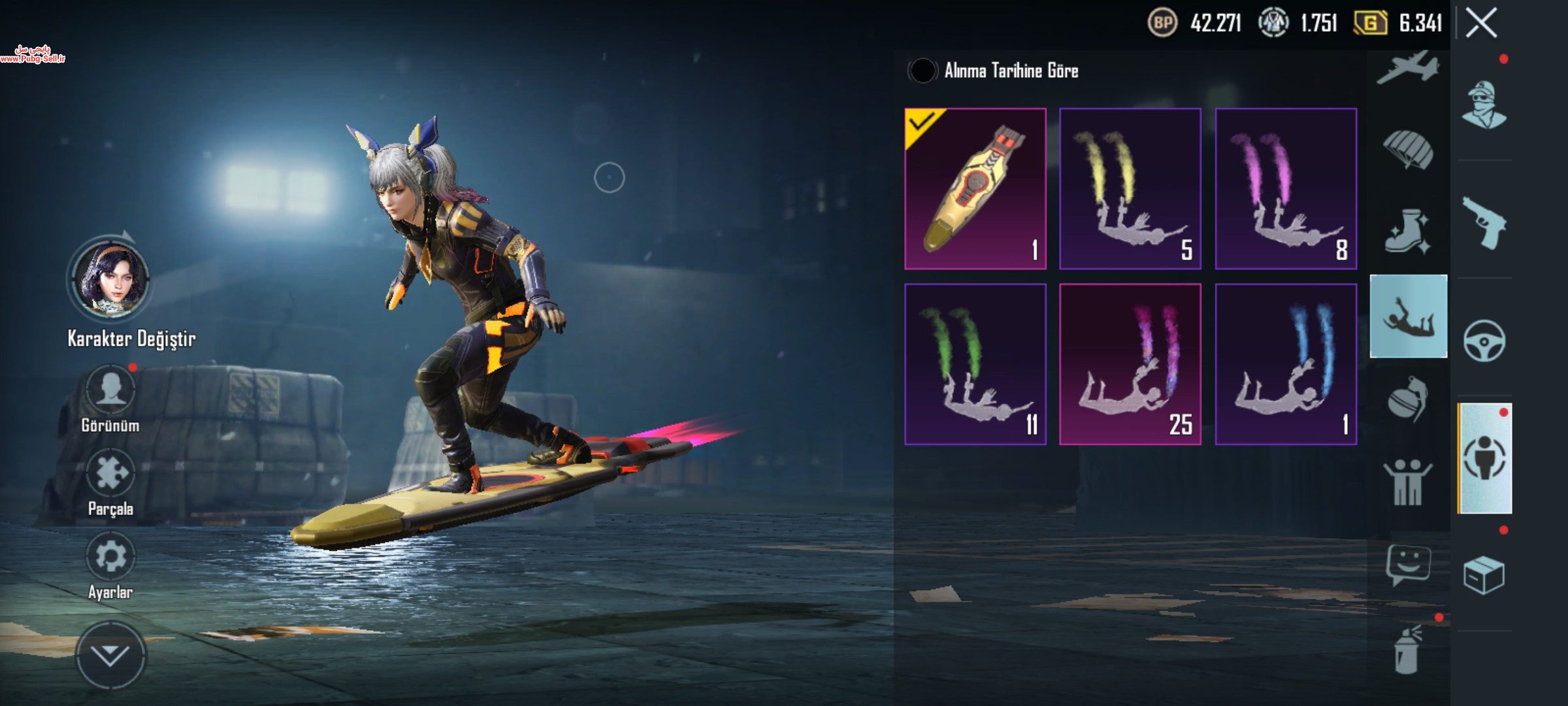Screen dimensions: 1568x706
Task: Click Karakter Değiştir character portrait
Action: click(x=110, y=279)
